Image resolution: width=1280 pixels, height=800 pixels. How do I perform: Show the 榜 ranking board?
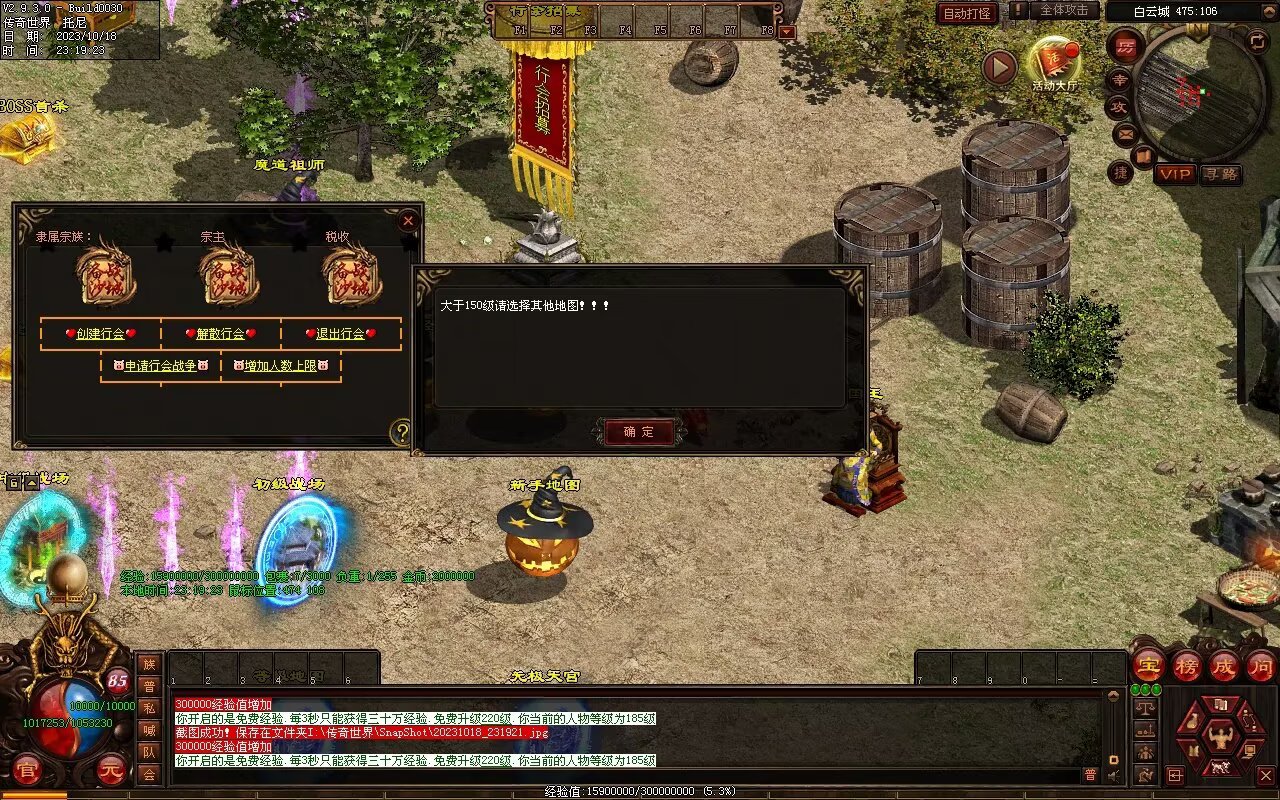pyautogui.click(x=1187, y=665)
